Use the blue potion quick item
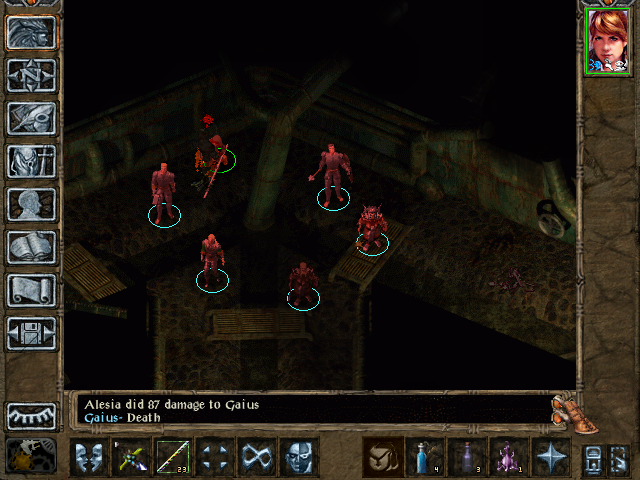This screenshot has height=480, width=640. click(x=425, y=458)
